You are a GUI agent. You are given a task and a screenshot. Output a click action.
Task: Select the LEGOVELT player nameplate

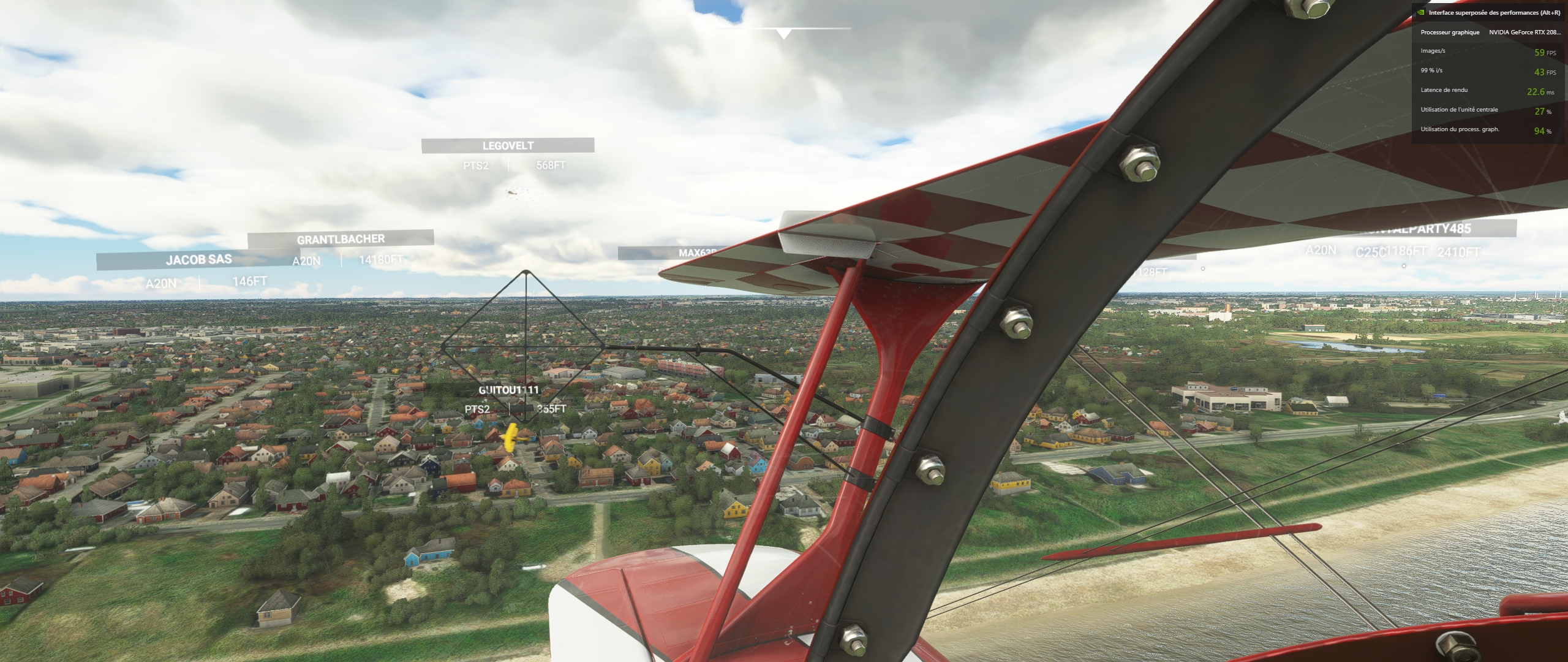point(508,146)
